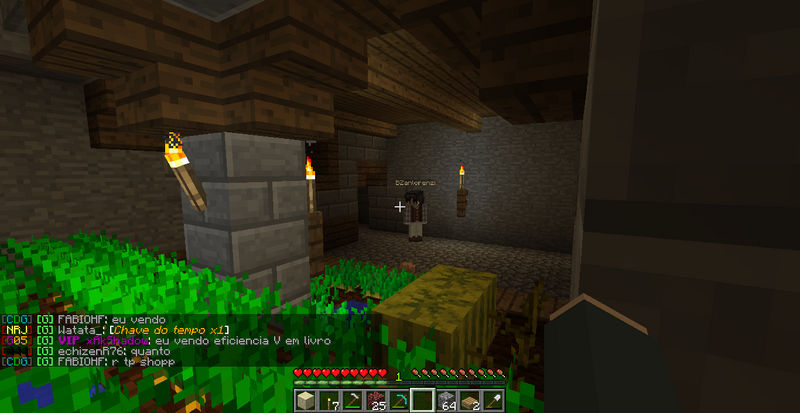Click the "Chave do tempo x1" chat item link
Image resolution: width=800 pixels, height=413 pixels.
click(x=169, y=330)
